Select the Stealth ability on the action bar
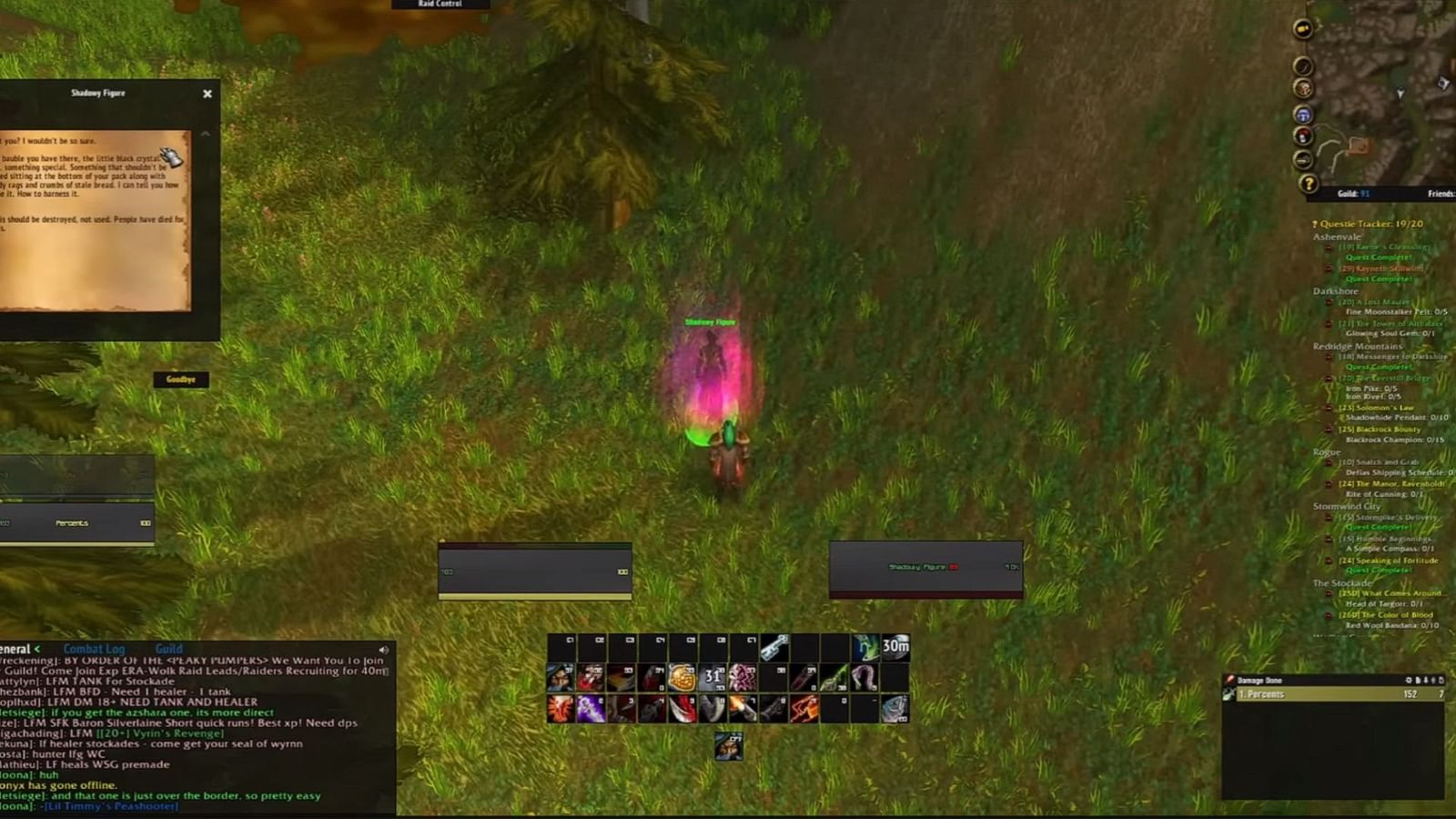This screenshot has width=1456, height=819. (559, 677)
